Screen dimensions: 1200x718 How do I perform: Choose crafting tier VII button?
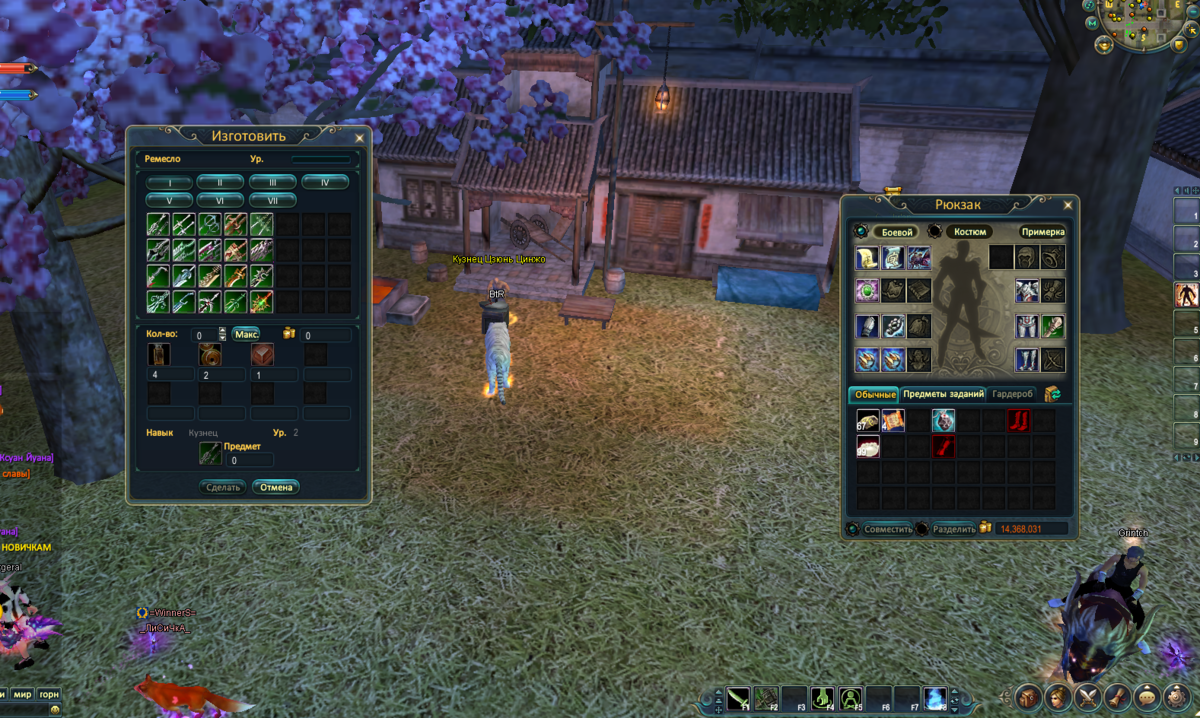272,200
